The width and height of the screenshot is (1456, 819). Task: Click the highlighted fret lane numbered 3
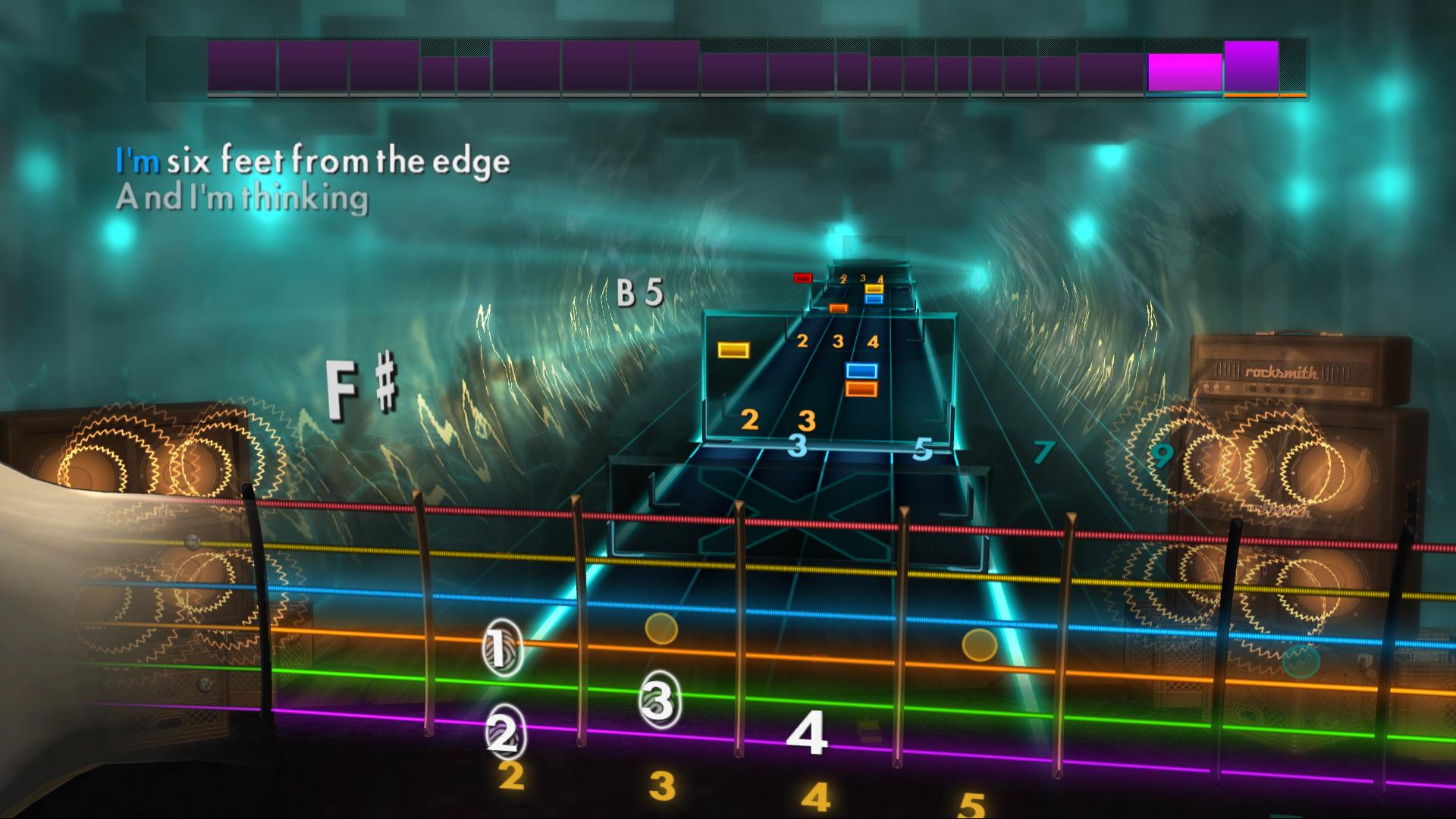click(796, 447)
